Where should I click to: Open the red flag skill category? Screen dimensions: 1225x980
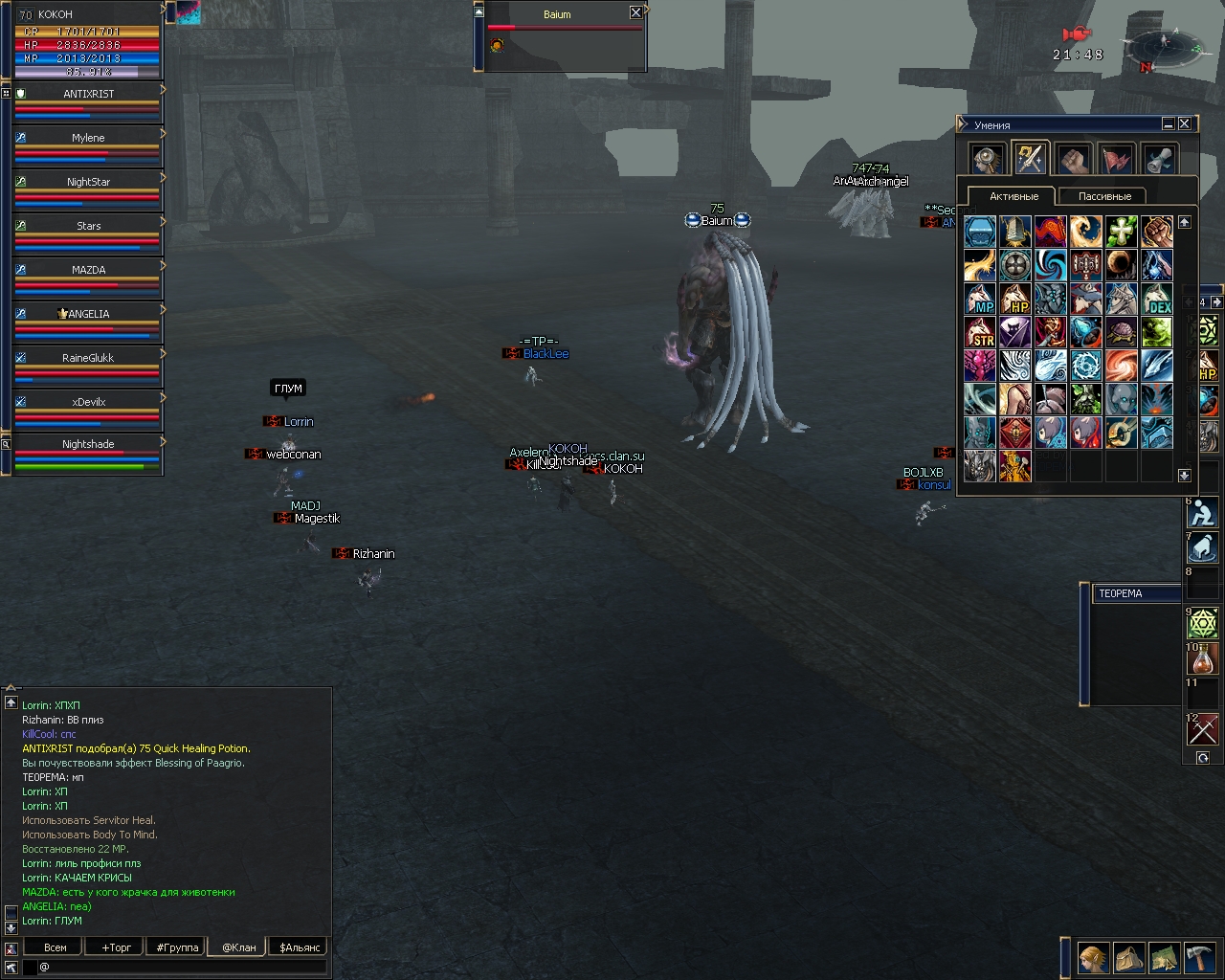click(1116, 159)
